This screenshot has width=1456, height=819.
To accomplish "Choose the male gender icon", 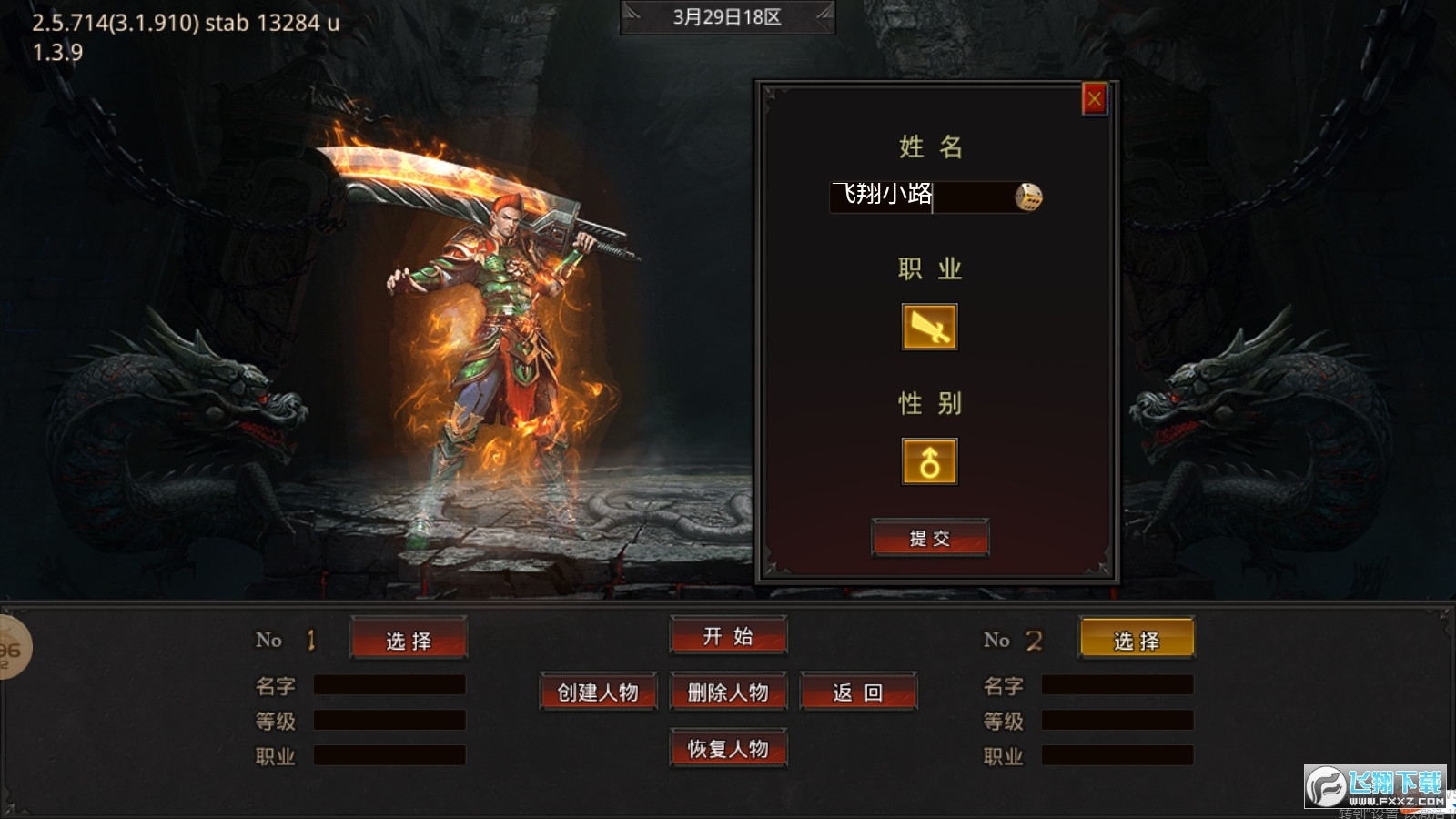I will pyautogui.click(x=929, y=461).
